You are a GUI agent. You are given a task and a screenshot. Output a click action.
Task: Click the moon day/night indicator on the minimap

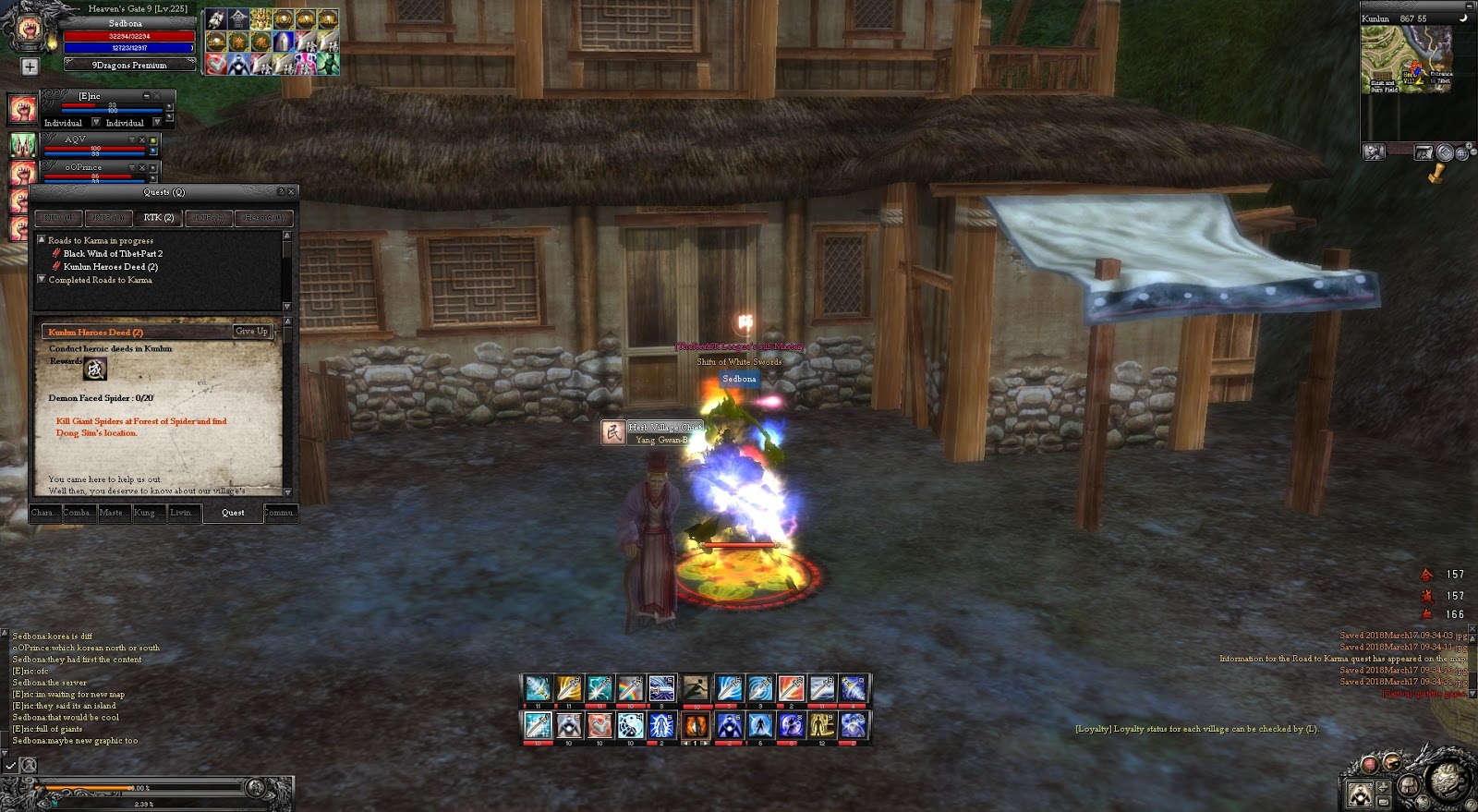coord(1463,18)
